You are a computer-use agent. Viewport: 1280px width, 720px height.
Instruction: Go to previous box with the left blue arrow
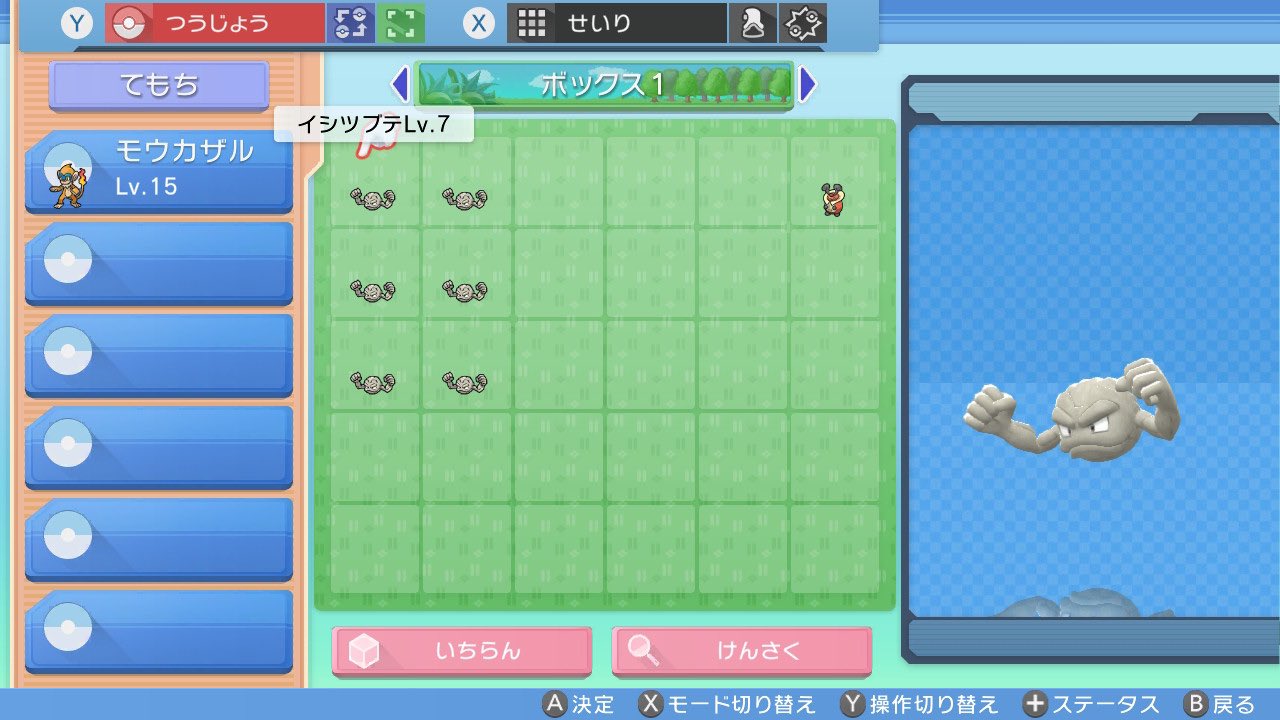400,85
